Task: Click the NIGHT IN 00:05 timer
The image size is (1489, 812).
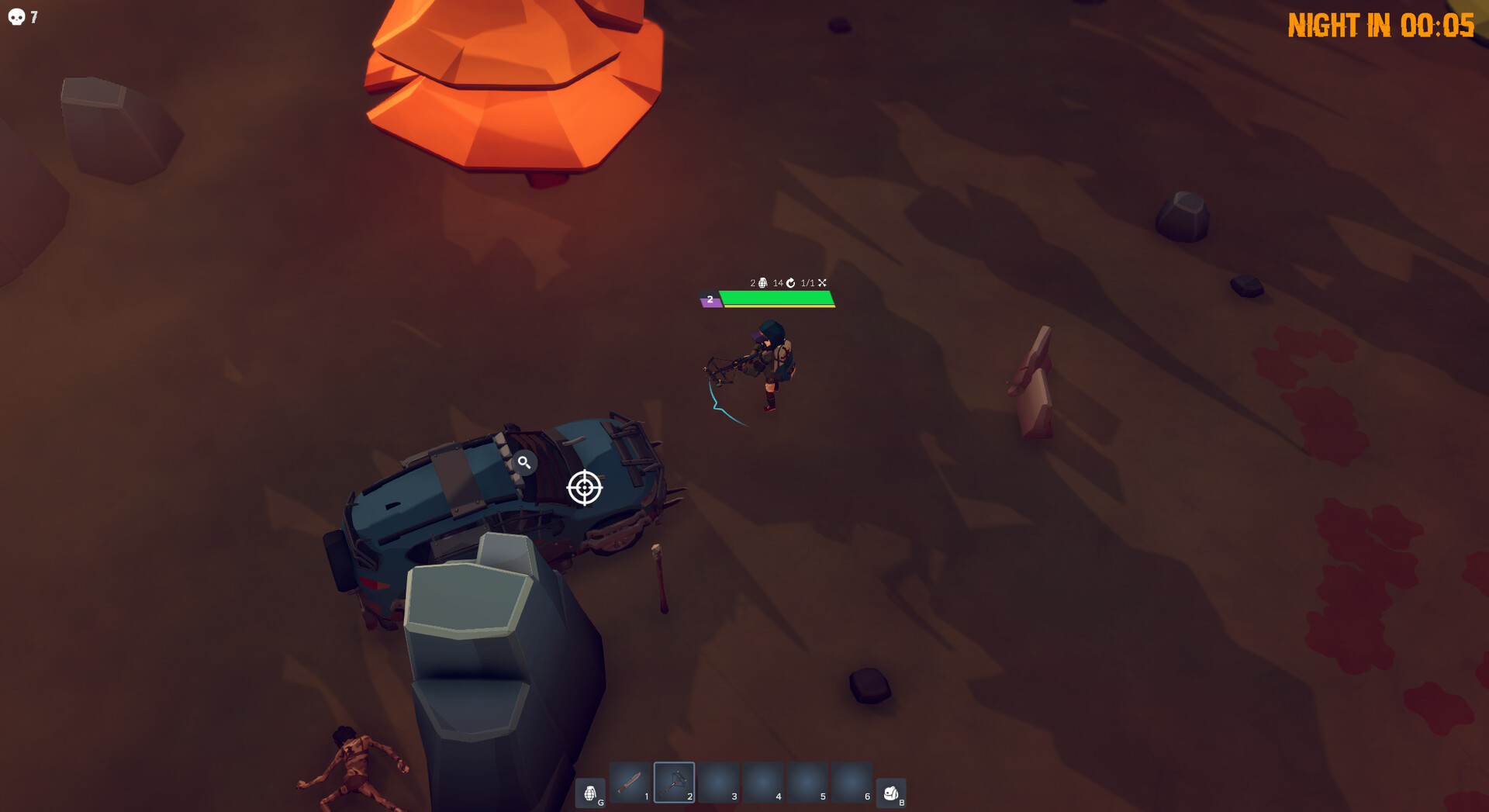Action: pyautogui.click(x=1381, y=26)
